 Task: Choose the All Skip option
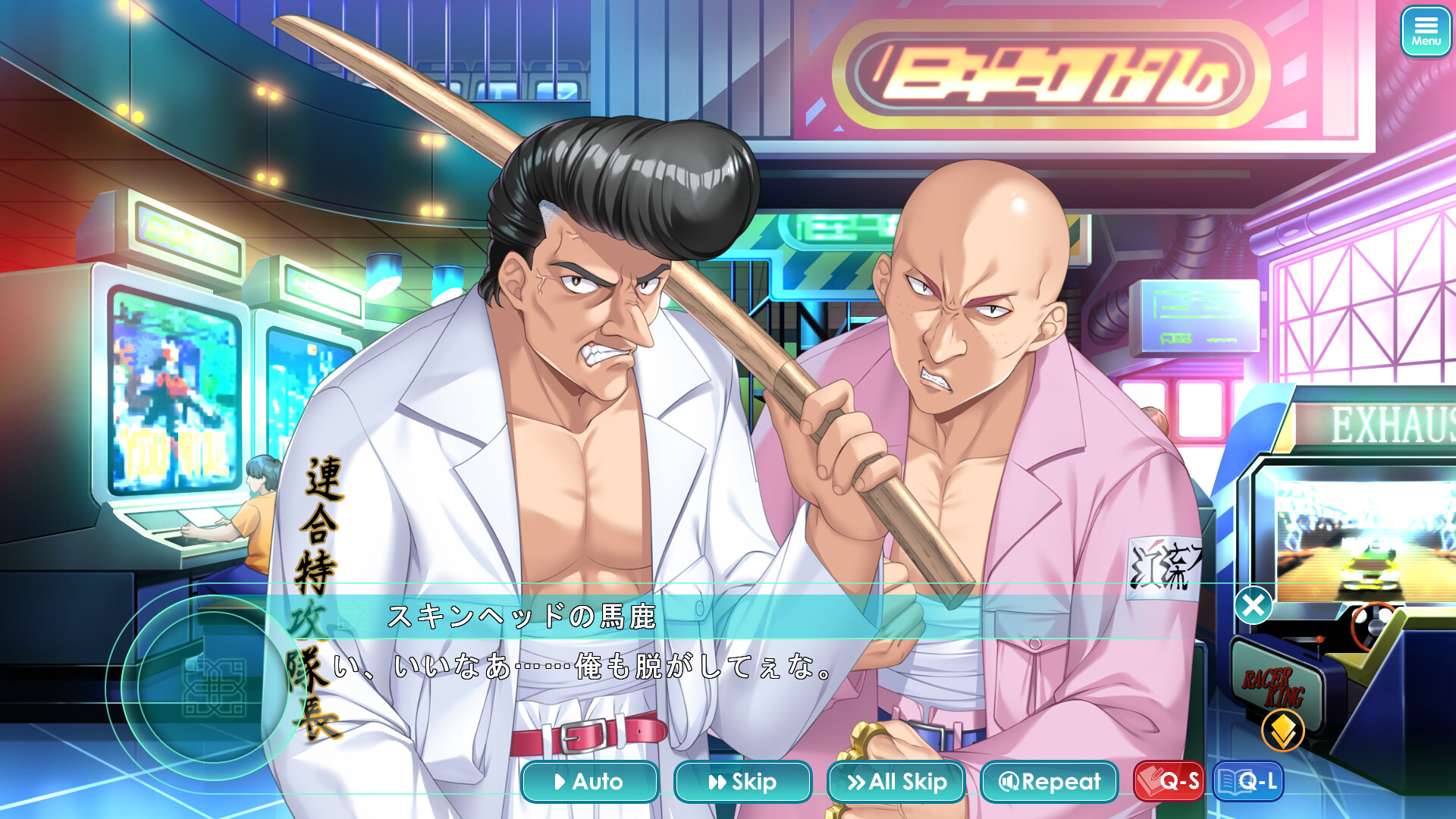pyautogui.click(x=896, y=781)
